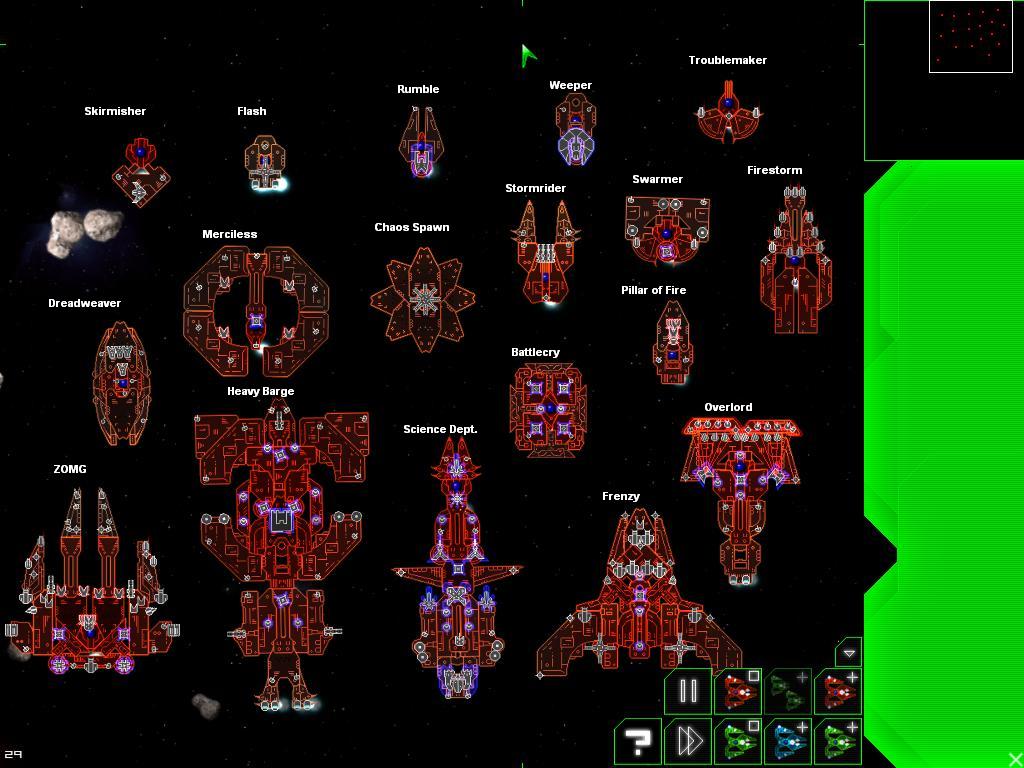Activate the fast-forward button
Image resolution: width=1024 pixels, height=768 pixels.
point(688,741)
